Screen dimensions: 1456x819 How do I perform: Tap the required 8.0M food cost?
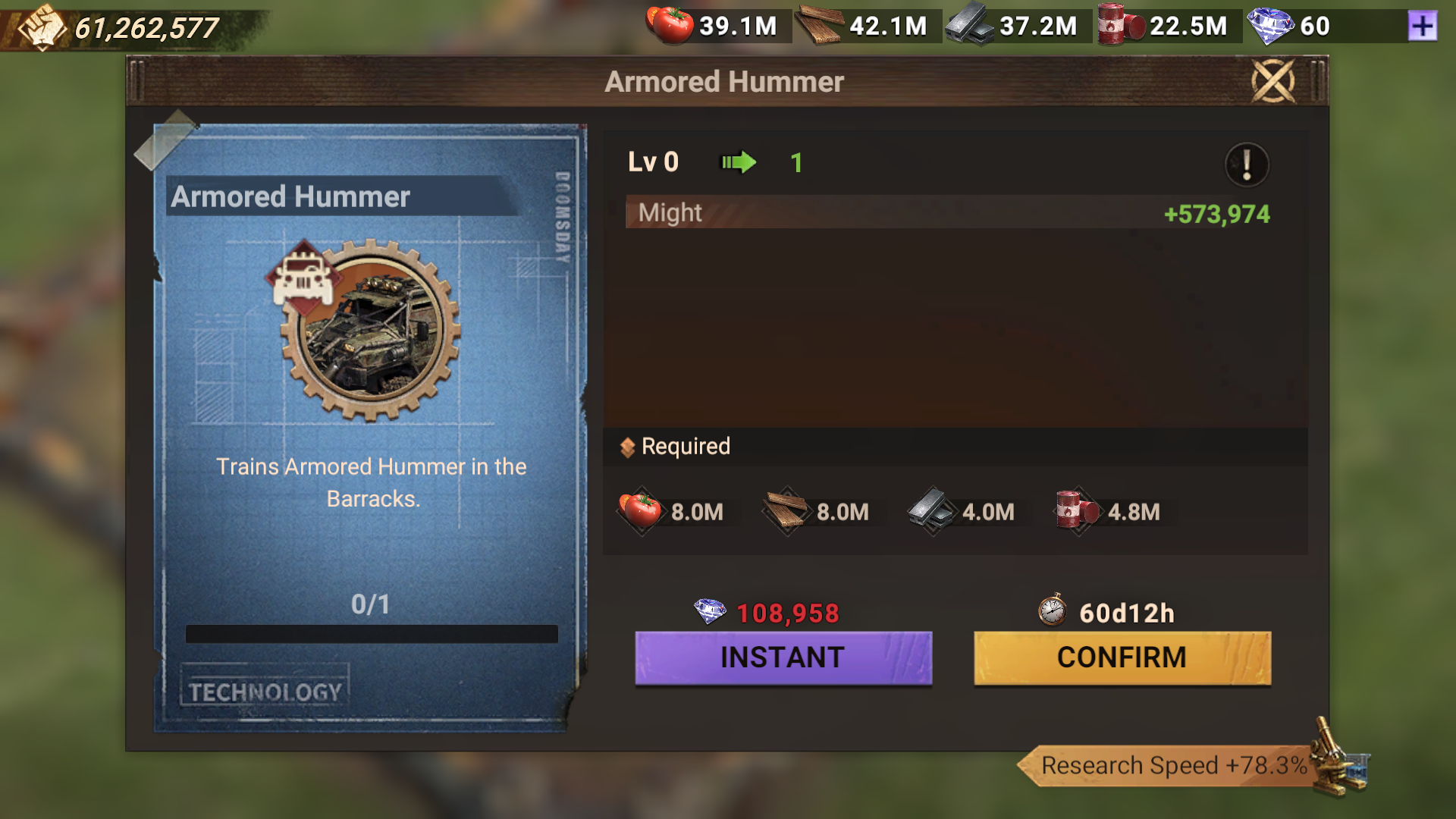coord(672,512)
